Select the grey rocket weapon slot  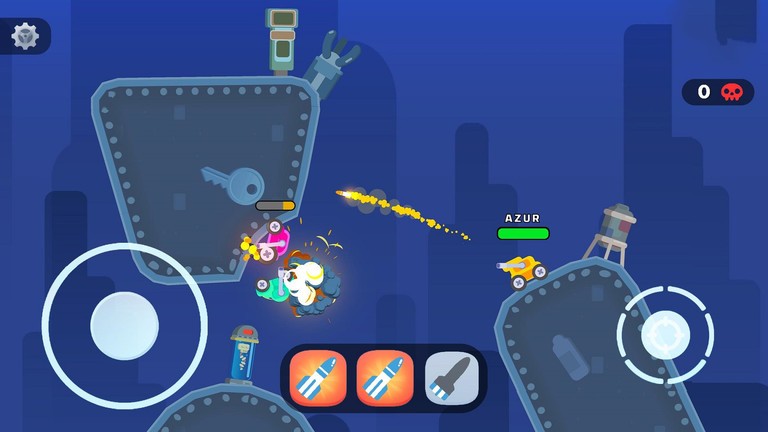click(451, 378)
